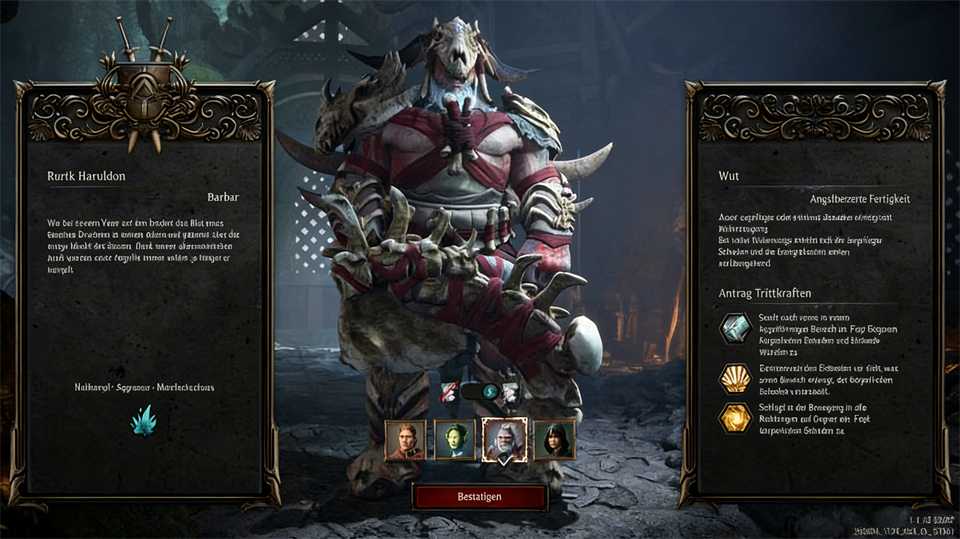Screen dimensions: 960x539
Task: Select the blond-haired man portrait
Action: click(405, 440)
